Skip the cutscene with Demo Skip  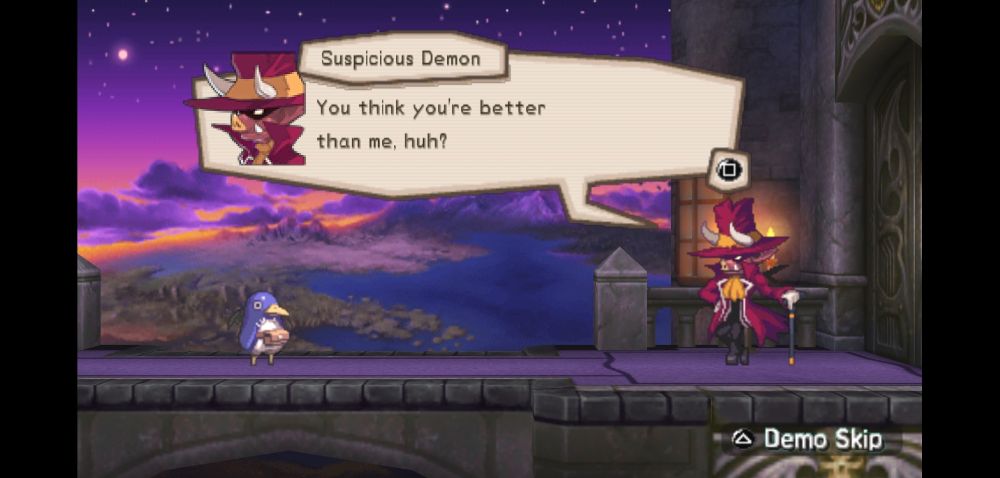click(810, 439)
